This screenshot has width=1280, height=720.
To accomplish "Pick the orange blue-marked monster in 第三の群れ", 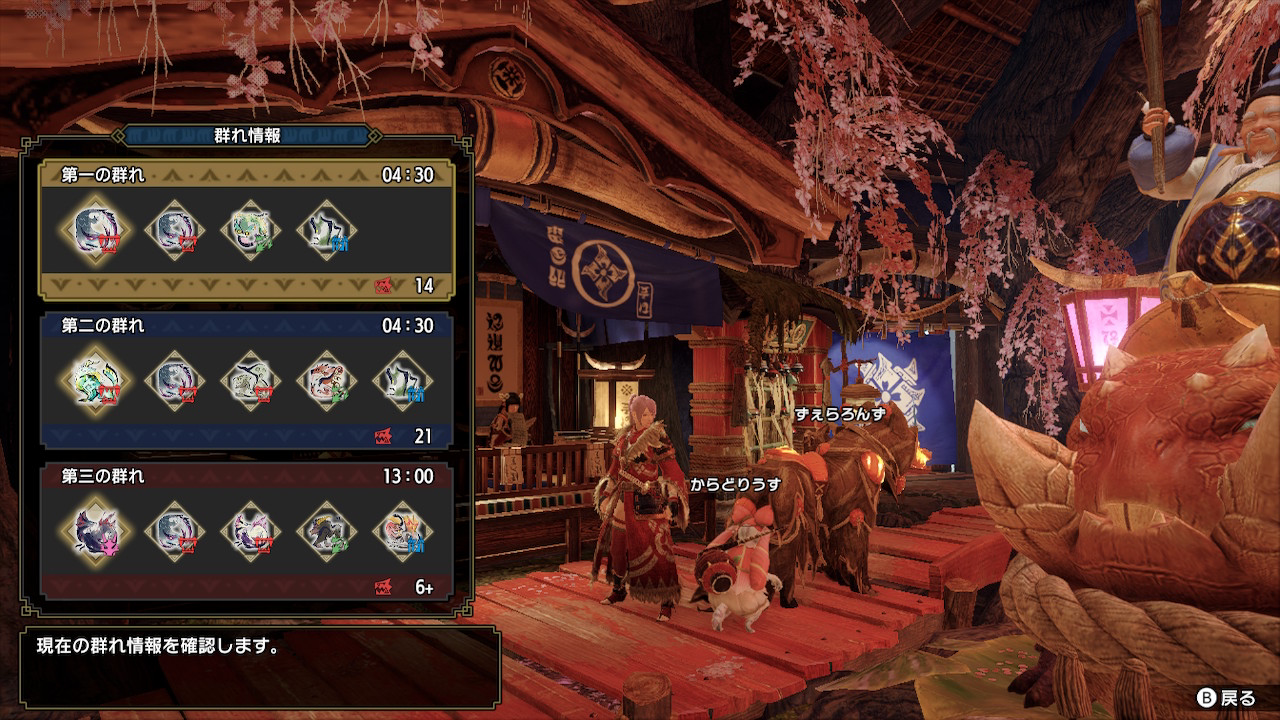I will 403,531.
